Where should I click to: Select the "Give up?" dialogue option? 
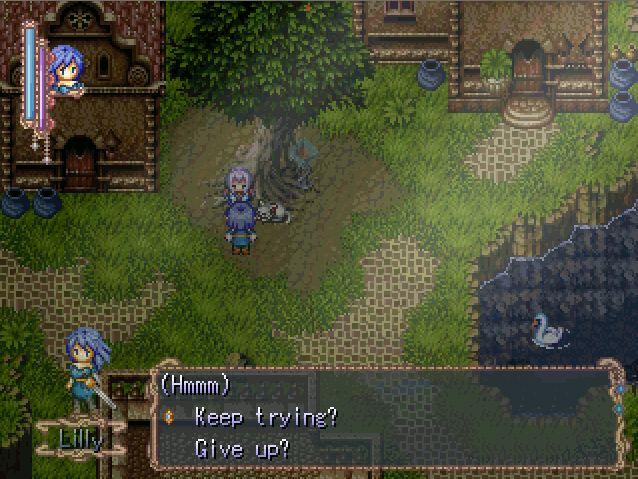click(242, 448)
